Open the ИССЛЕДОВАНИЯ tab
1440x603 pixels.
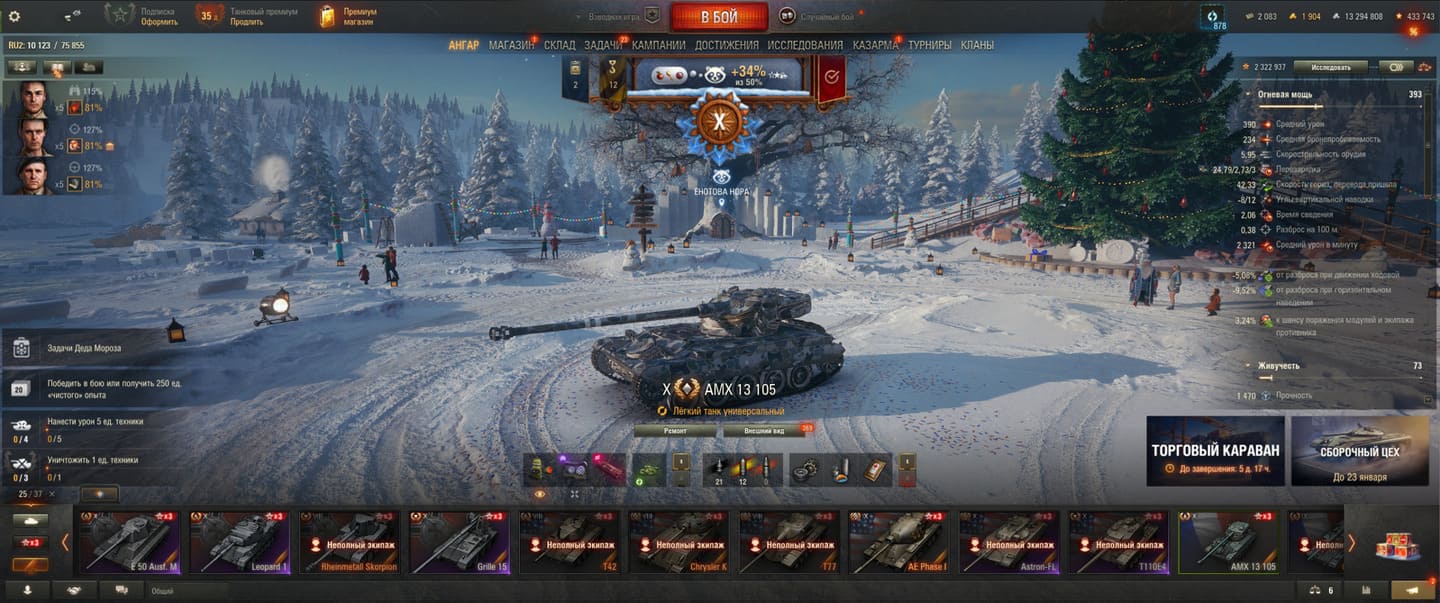click(x=805, y=45)
